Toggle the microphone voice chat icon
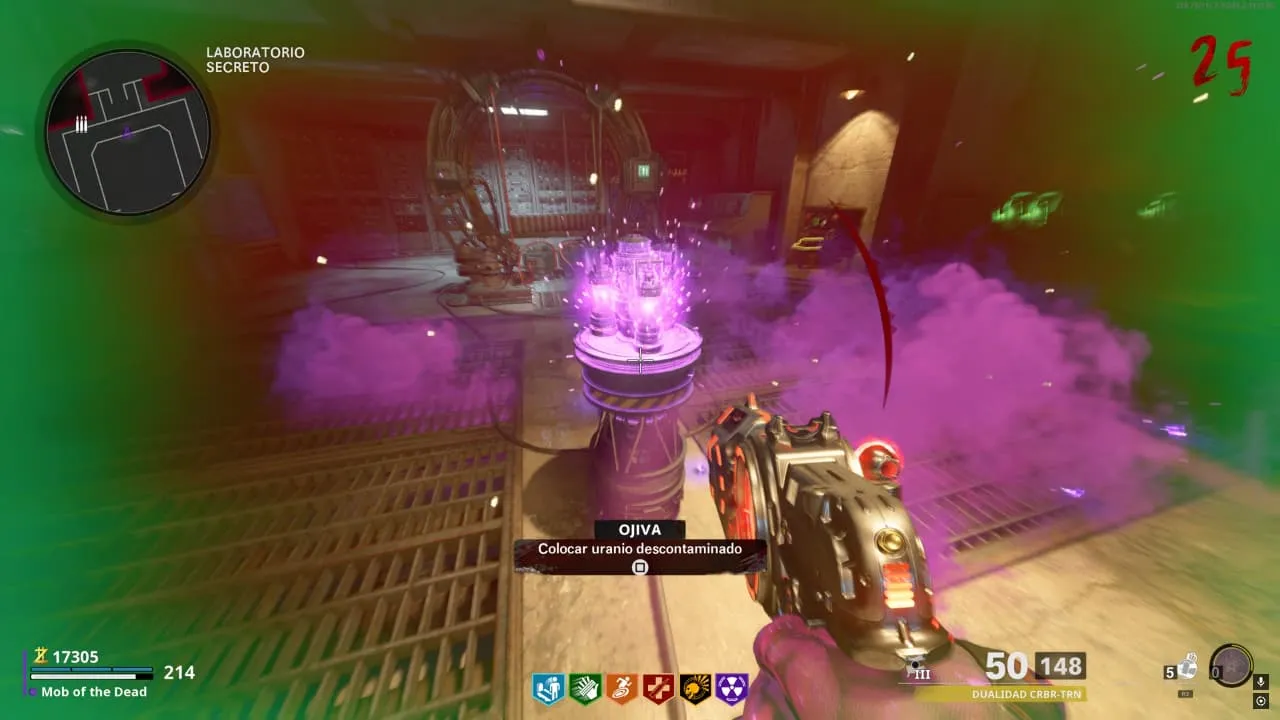Viewport: 1280px width, 720px height. click(x=1261, y=681)
